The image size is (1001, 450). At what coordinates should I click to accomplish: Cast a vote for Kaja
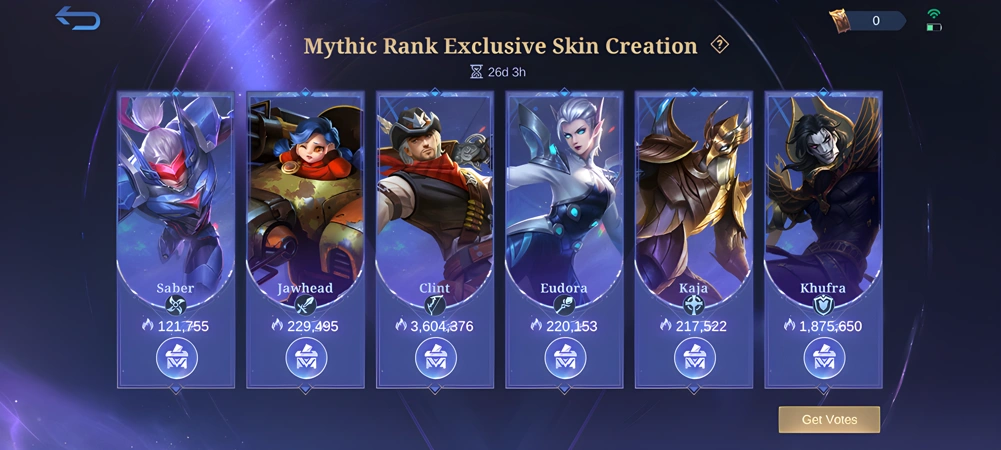coord(694,358)
